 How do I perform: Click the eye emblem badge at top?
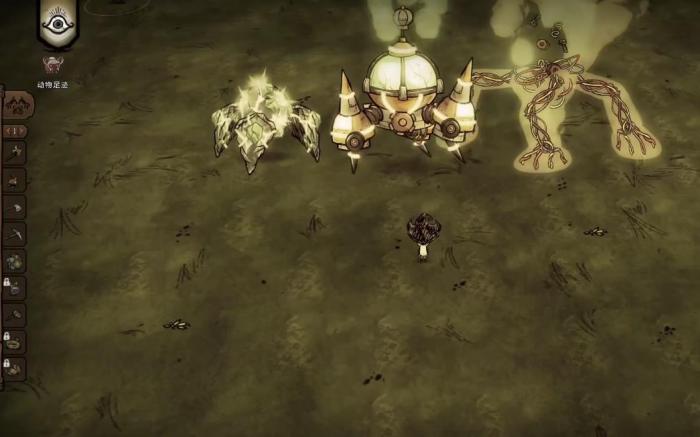[59, 23]
